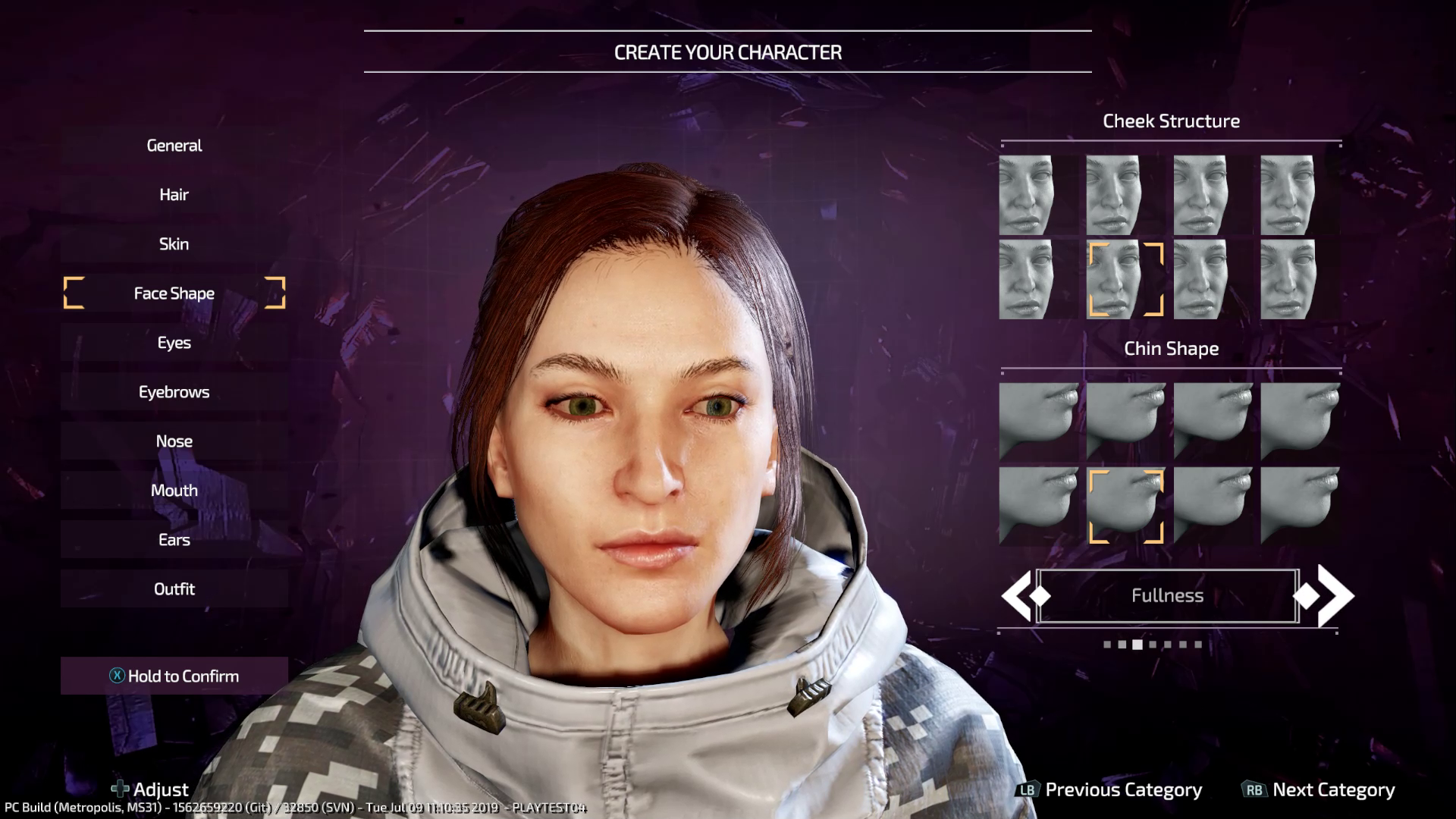Choose the Face Shape category
This screenshot has height=819, width=1456.
pos(174,293)
